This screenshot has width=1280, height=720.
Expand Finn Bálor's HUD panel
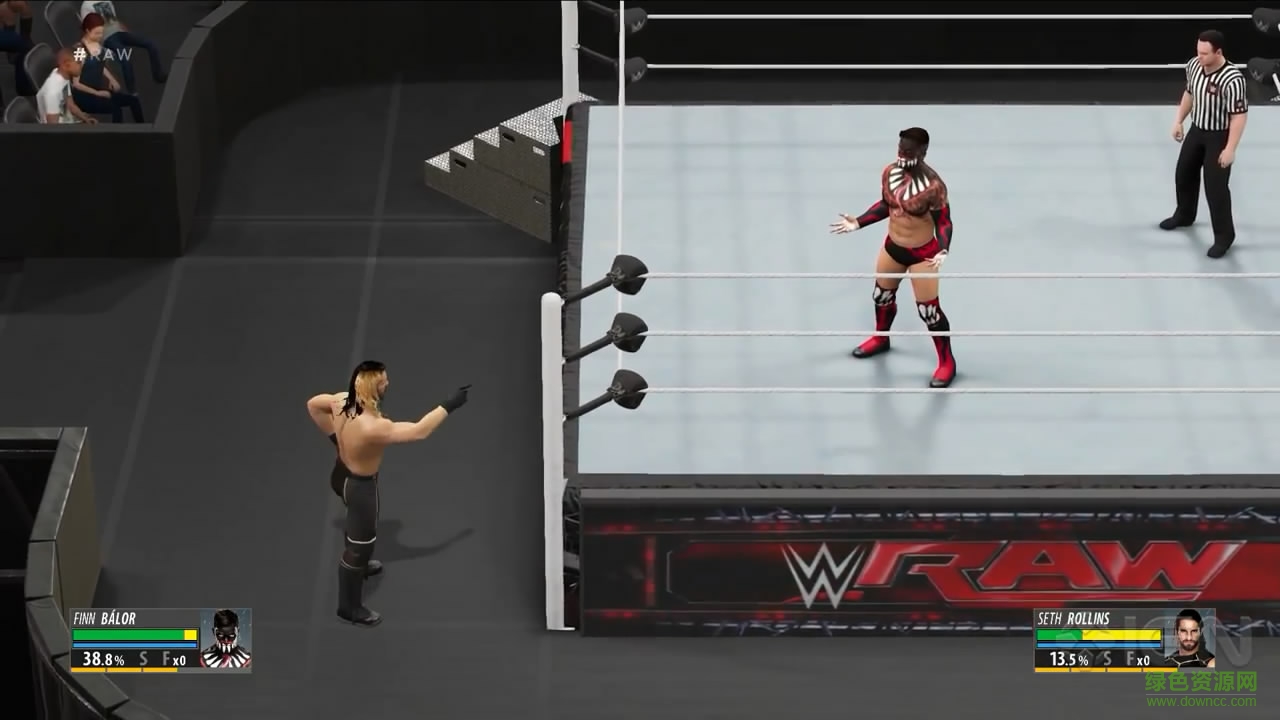click(160, 640)
